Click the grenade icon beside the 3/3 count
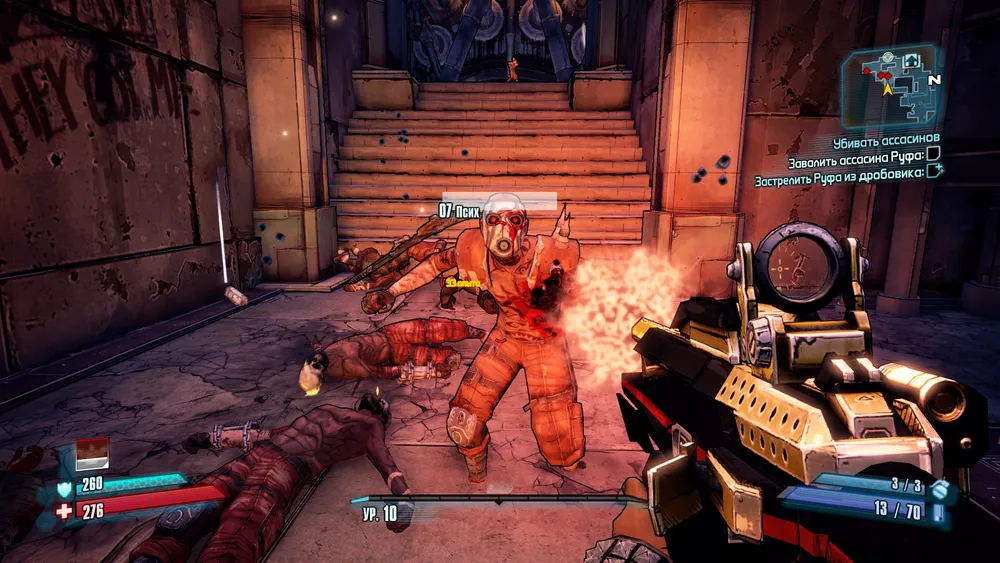The height and width of the screenshot is (563, 1000). 938,488
